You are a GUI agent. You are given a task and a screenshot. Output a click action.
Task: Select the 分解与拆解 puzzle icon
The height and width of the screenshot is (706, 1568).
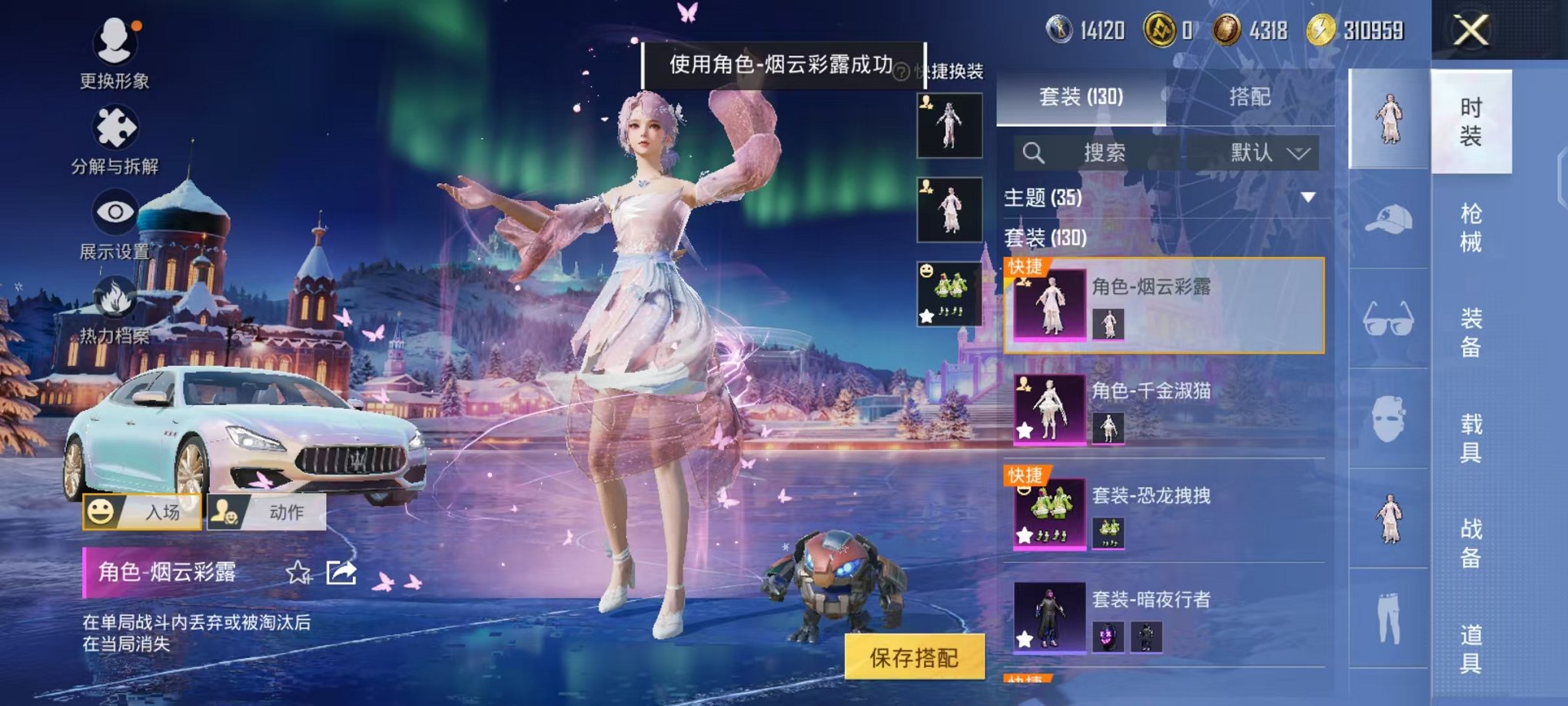pos(114,127)
